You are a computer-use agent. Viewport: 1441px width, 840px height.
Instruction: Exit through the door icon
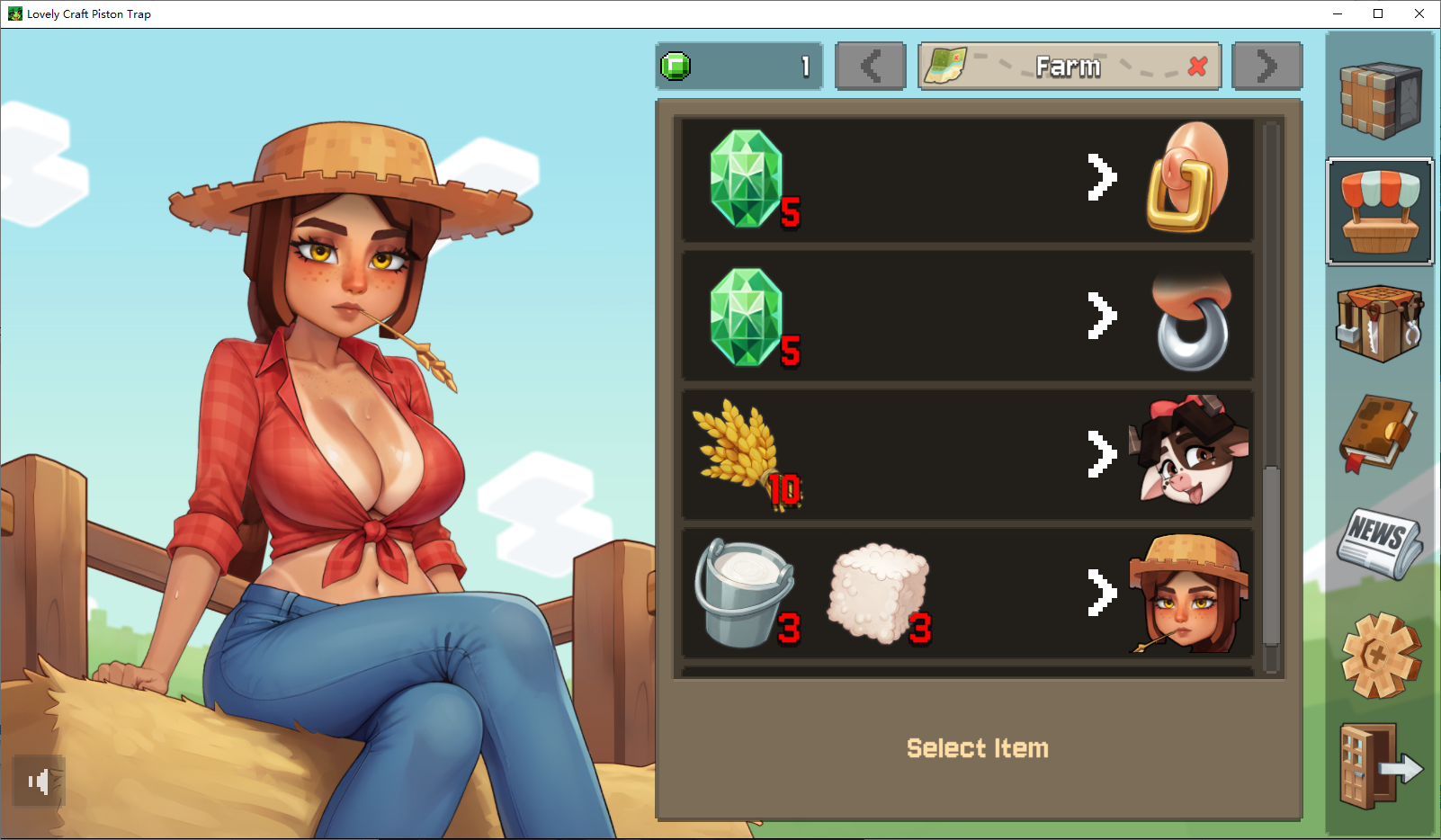coord(1380,766)
